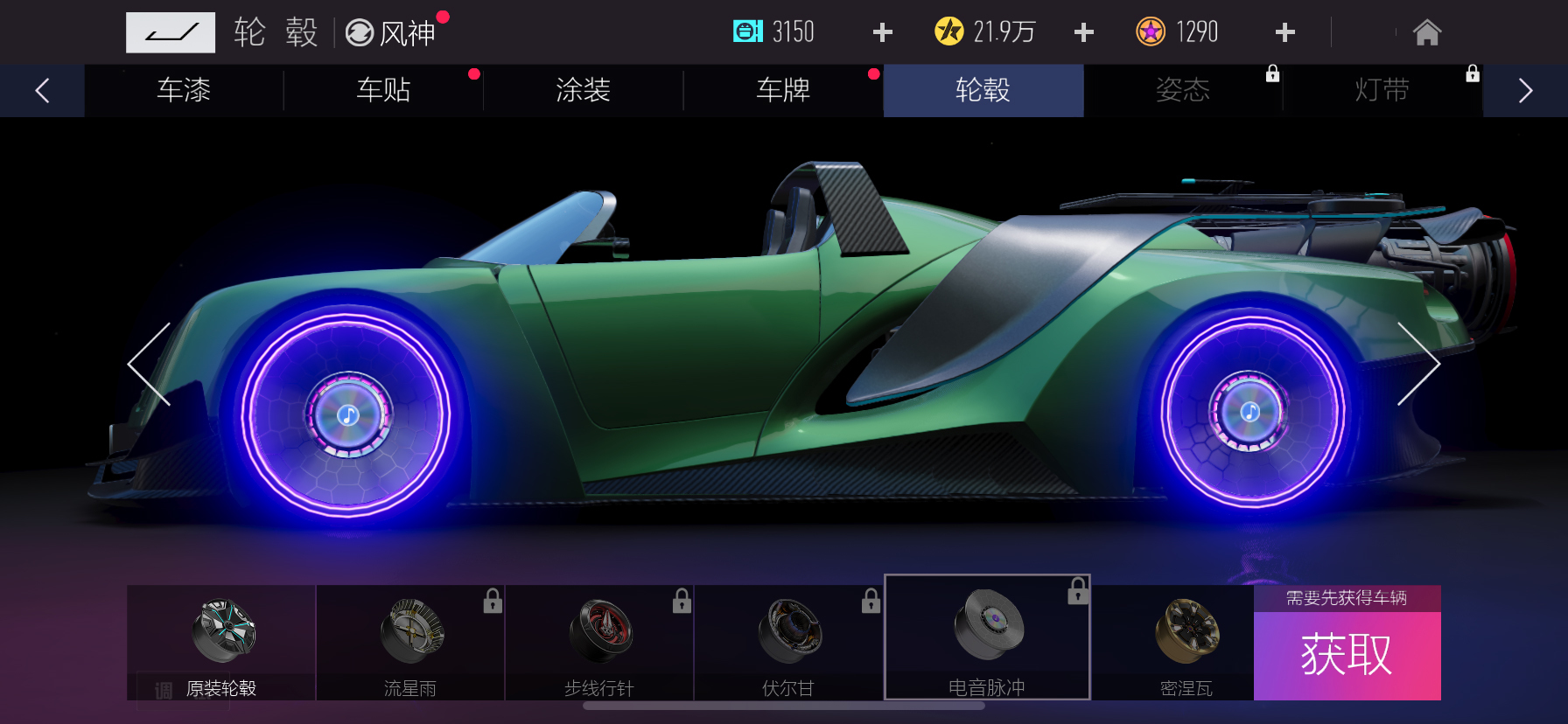Return to the home screen via house icon

1426,33
